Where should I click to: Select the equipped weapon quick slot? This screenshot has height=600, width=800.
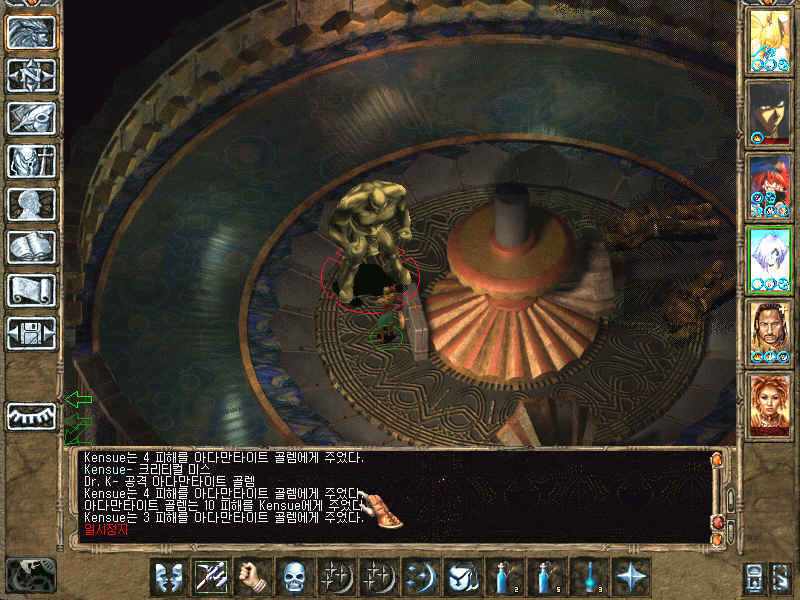(x=211, y=577)
